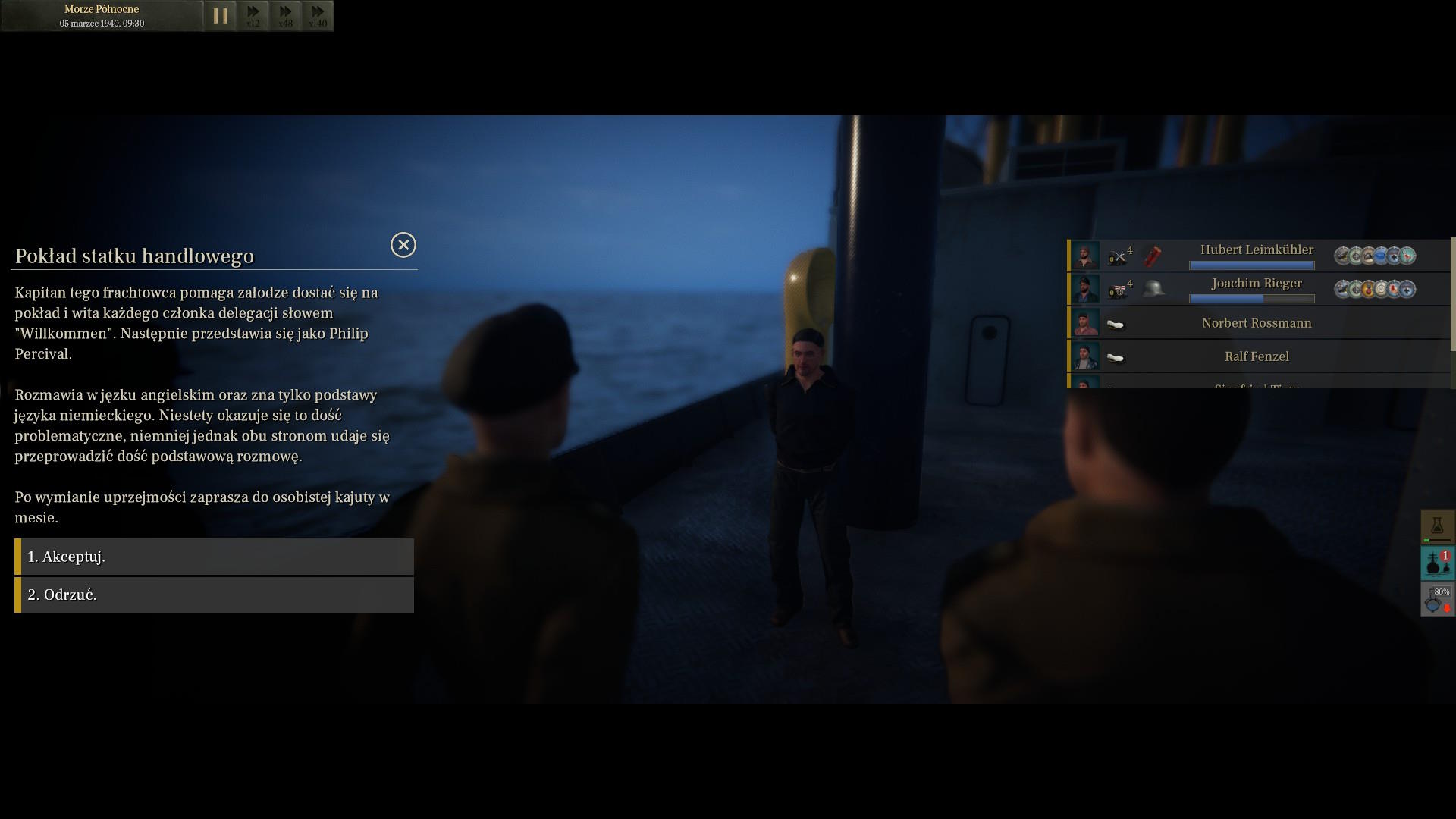
Task: Select crew member Joachim Rieger
Action: (x=1256, y=284)
